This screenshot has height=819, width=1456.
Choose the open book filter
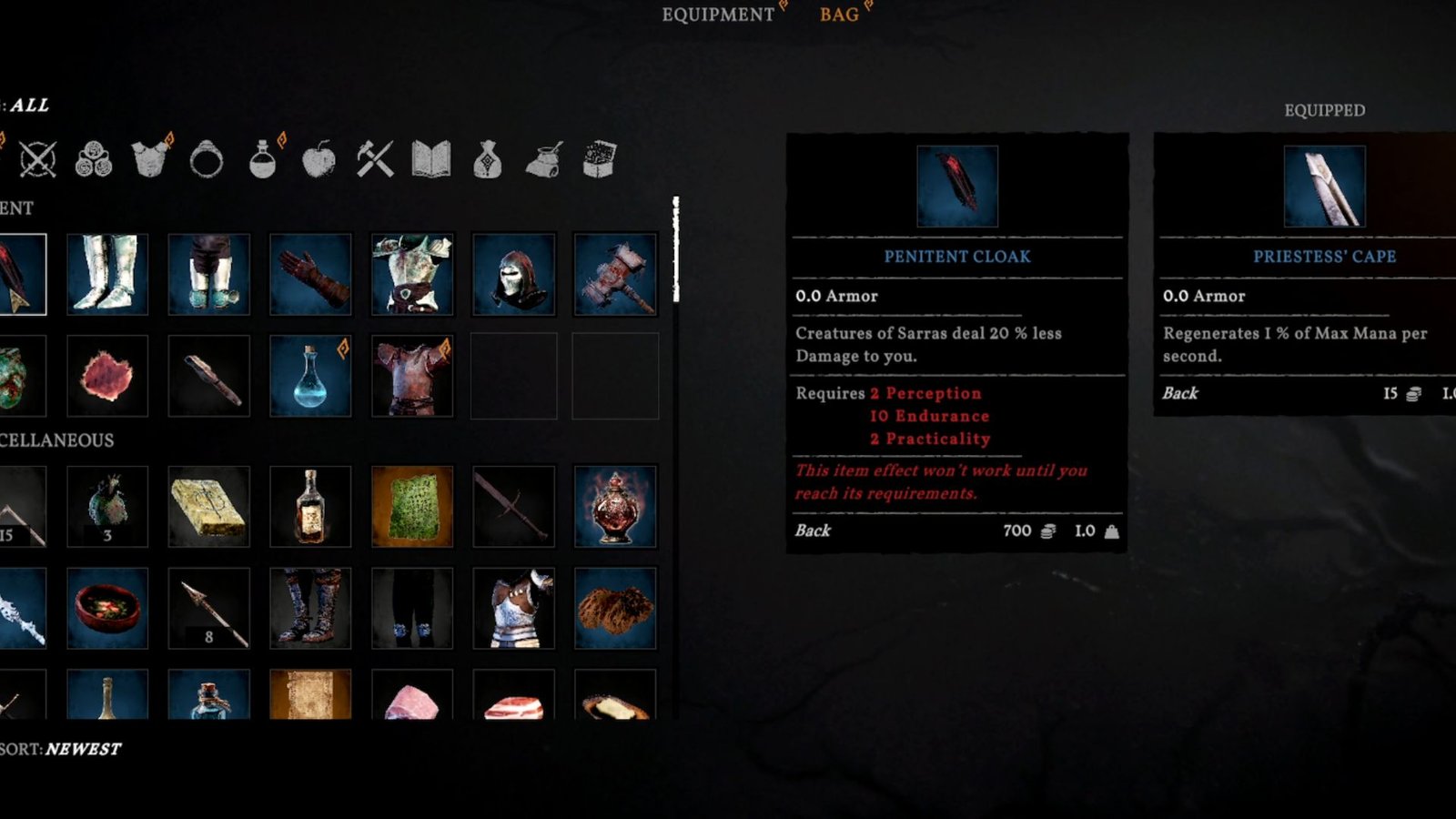pyautogui.click(x=431, y=160)
